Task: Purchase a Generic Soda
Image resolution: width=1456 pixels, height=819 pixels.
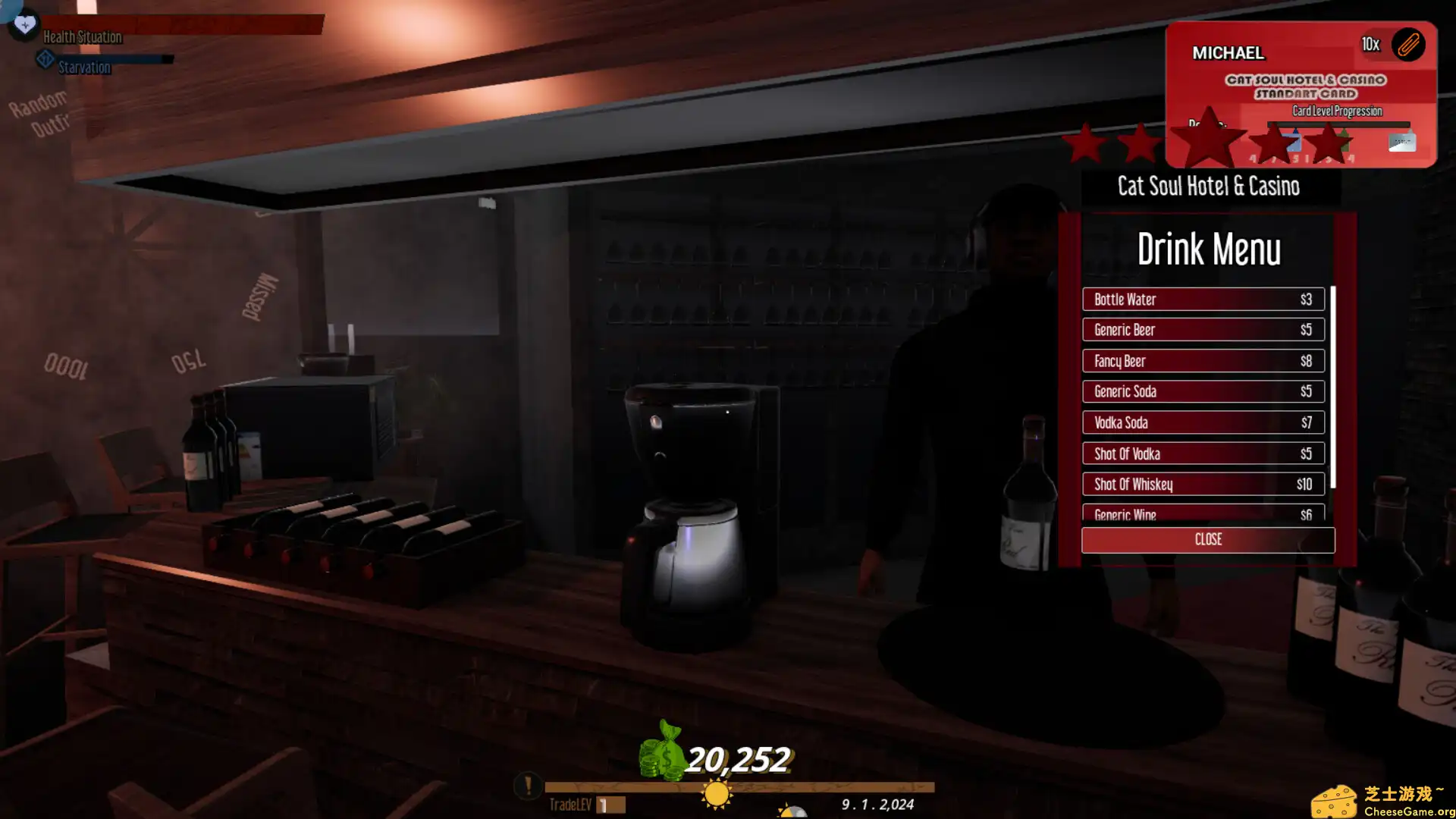Action: pos(1203,391)
